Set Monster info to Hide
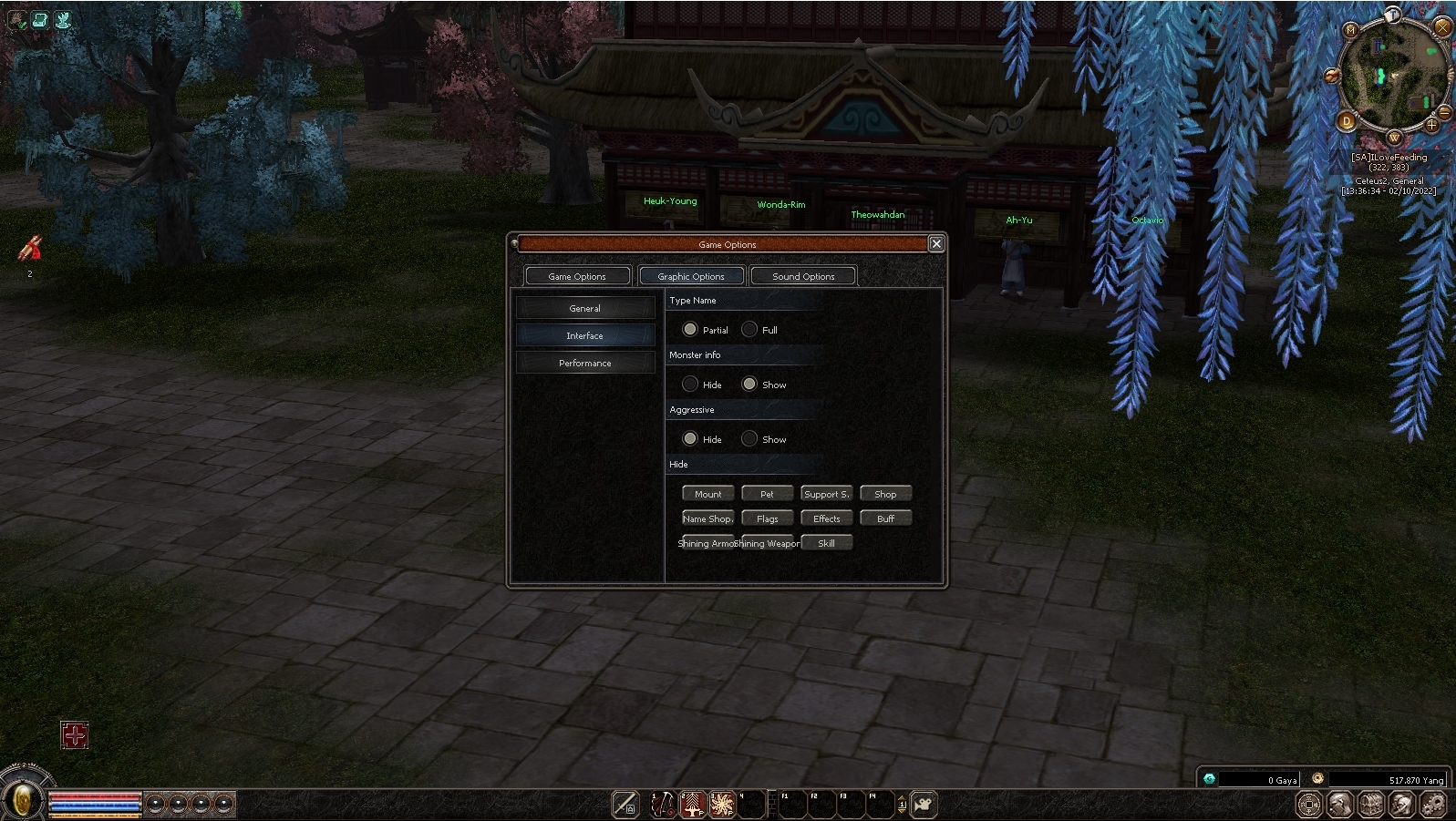1456x821 pixels. click(x=690, y=384)
